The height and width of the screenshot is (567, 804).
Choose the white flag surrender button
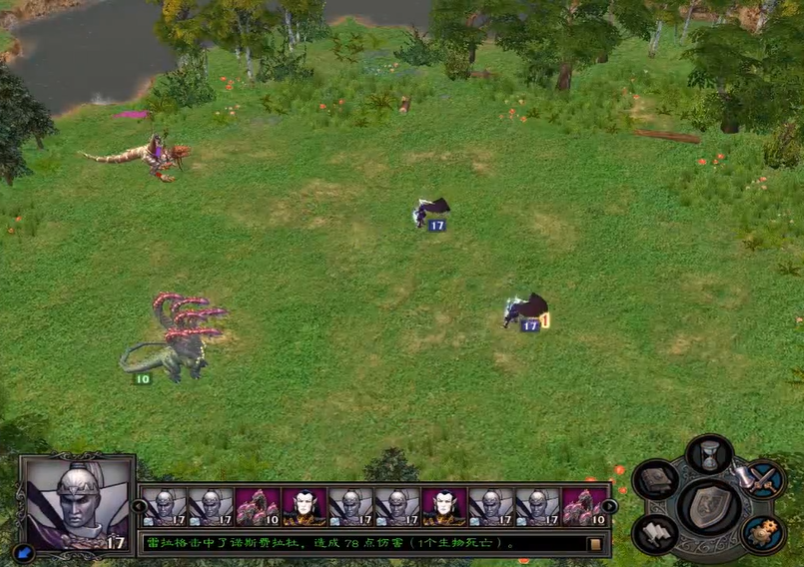click(655, 531)
